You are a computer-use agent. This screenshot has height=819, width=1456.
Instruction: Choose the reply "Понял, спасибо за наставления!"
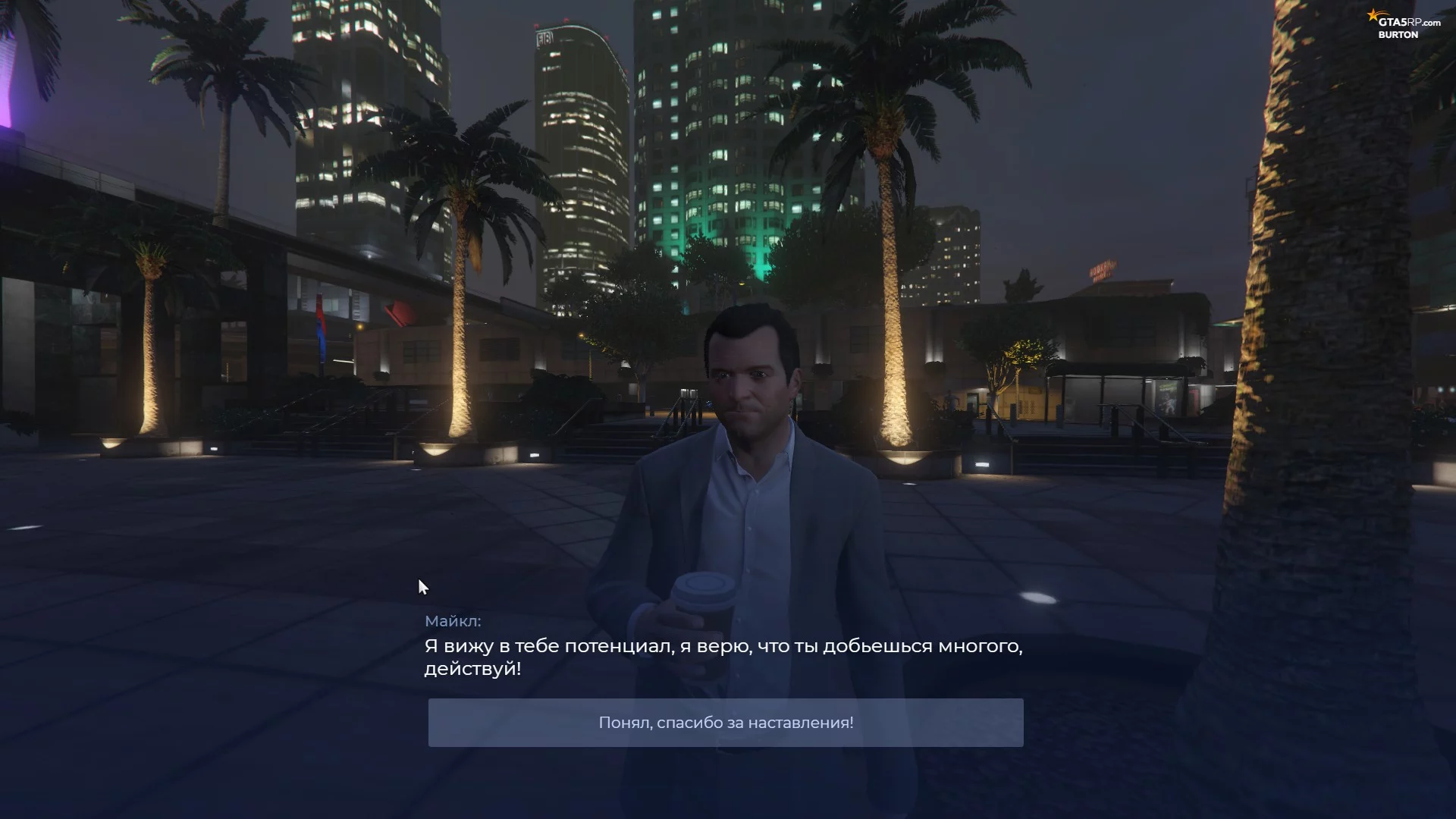(726, 723)
